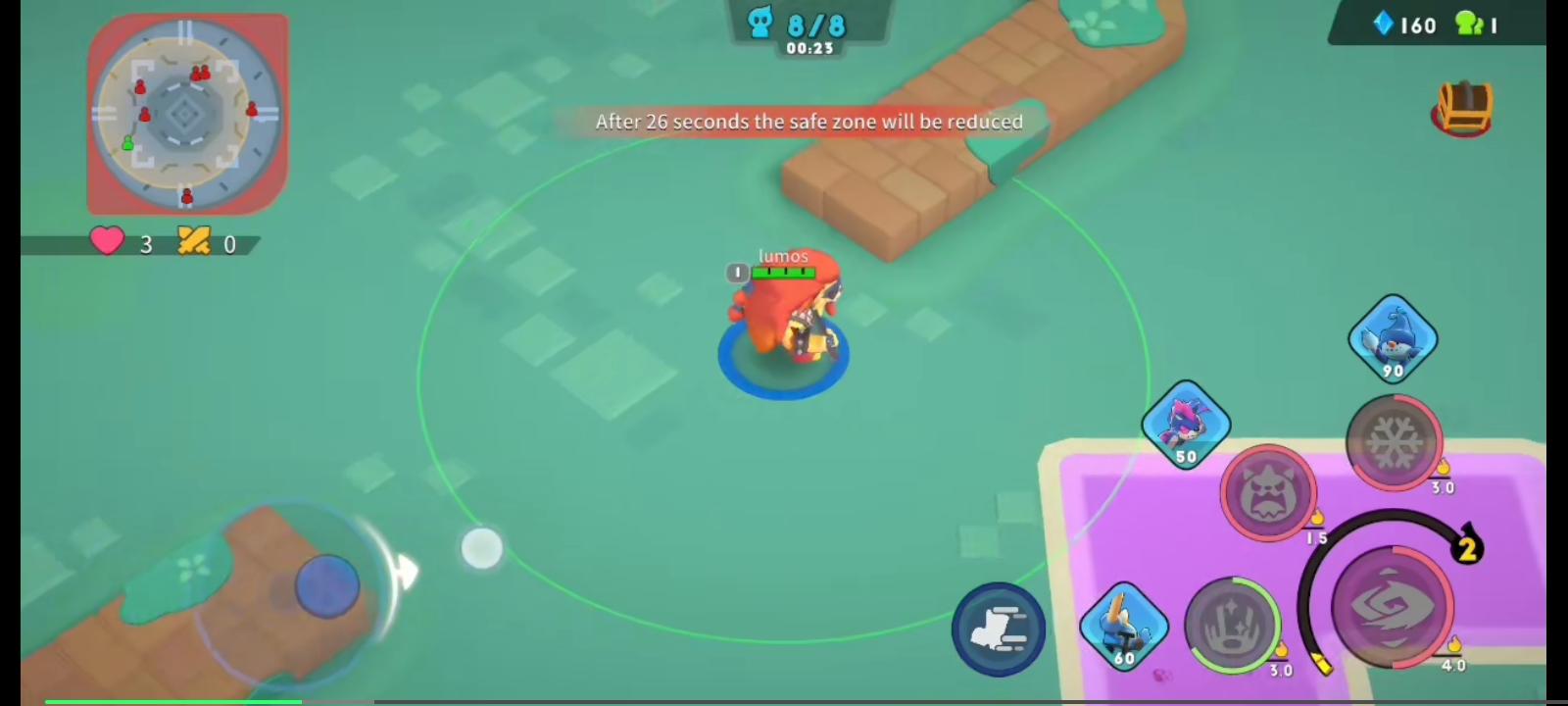Select the shark character item costing 50
Screen dimensions: 1568x706
[1187, 426]
